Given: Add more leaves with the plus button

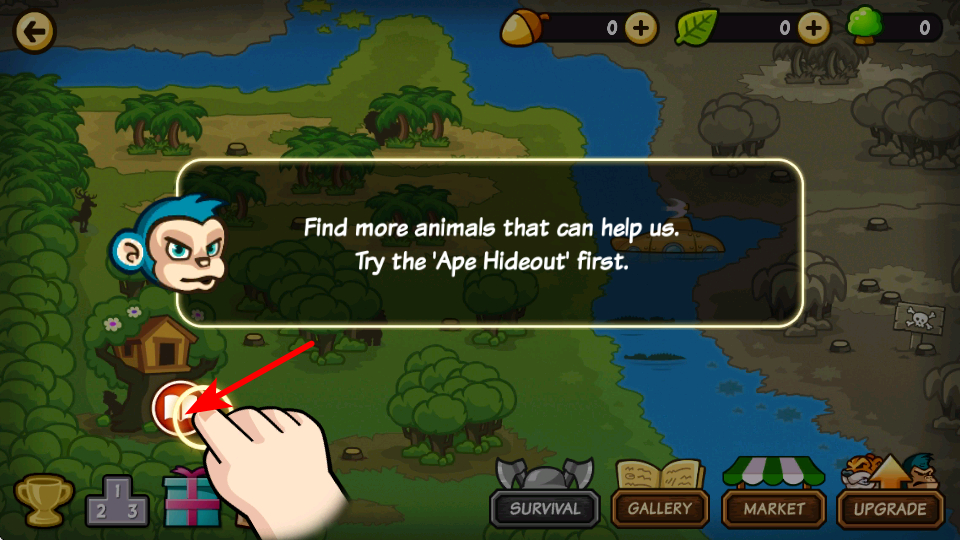Looking at the screenshot, I should [x=814, y=28].
